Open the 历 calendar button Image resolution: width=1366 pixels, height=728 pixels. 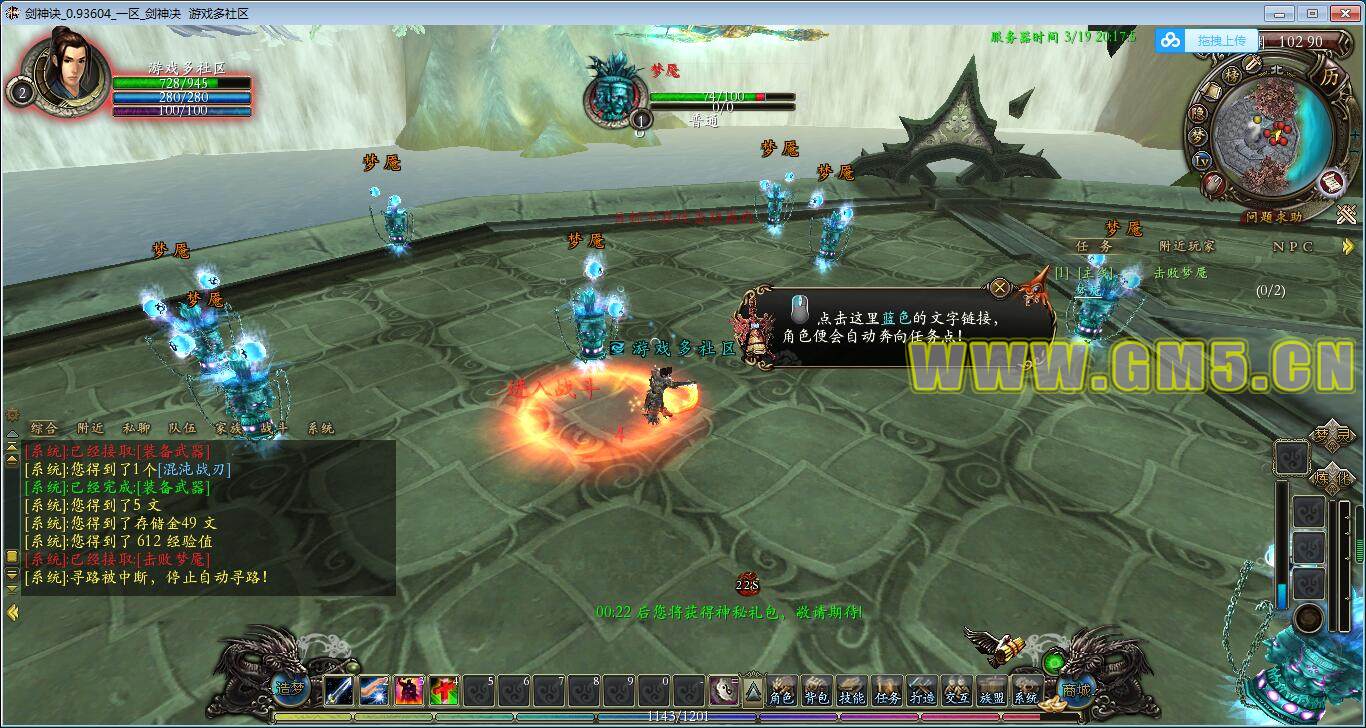[x=1329, y=77]
